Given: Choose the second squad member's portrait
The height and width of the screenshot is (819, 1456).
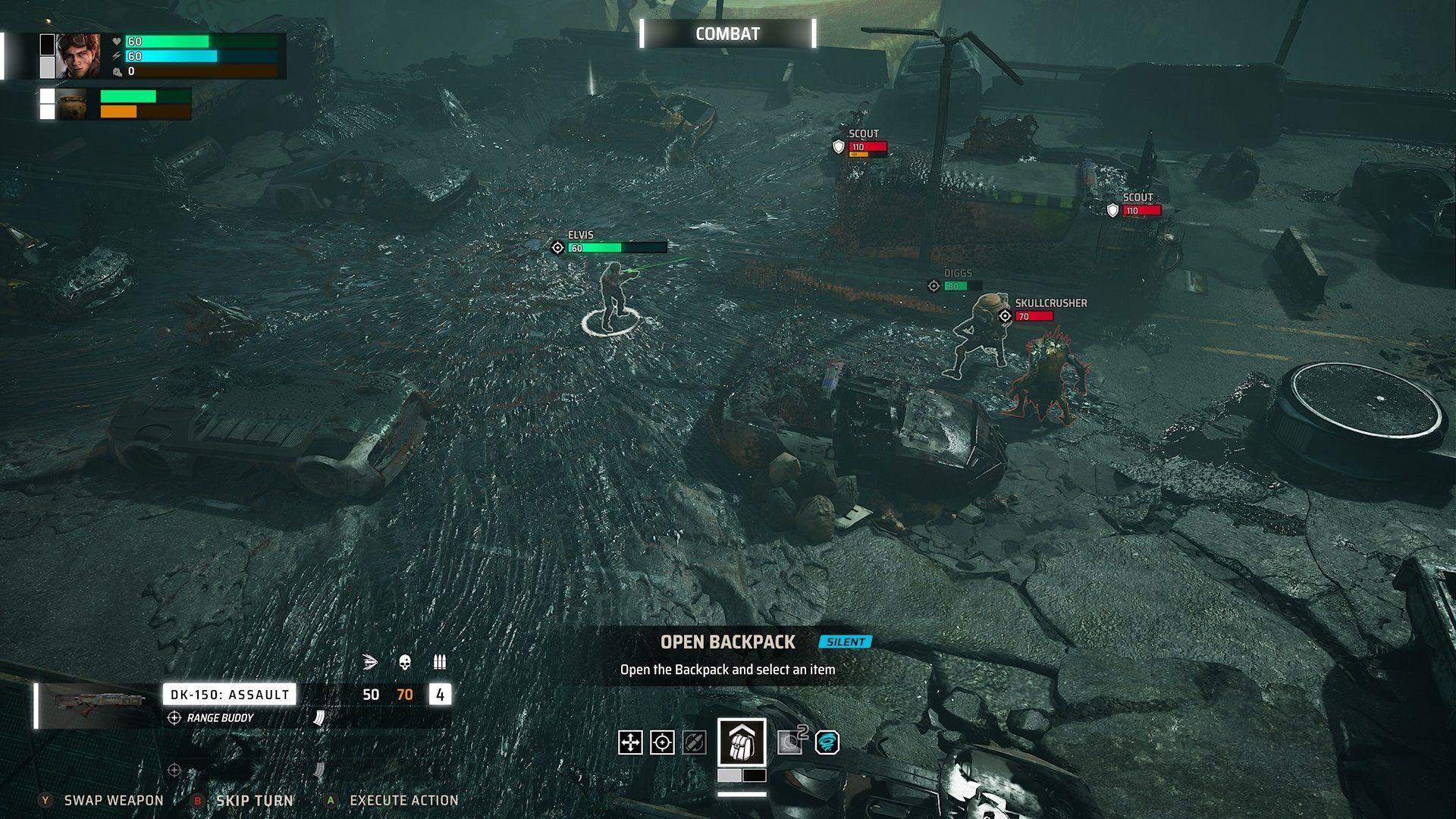Looking at the screenshot, I should point(73,105).
